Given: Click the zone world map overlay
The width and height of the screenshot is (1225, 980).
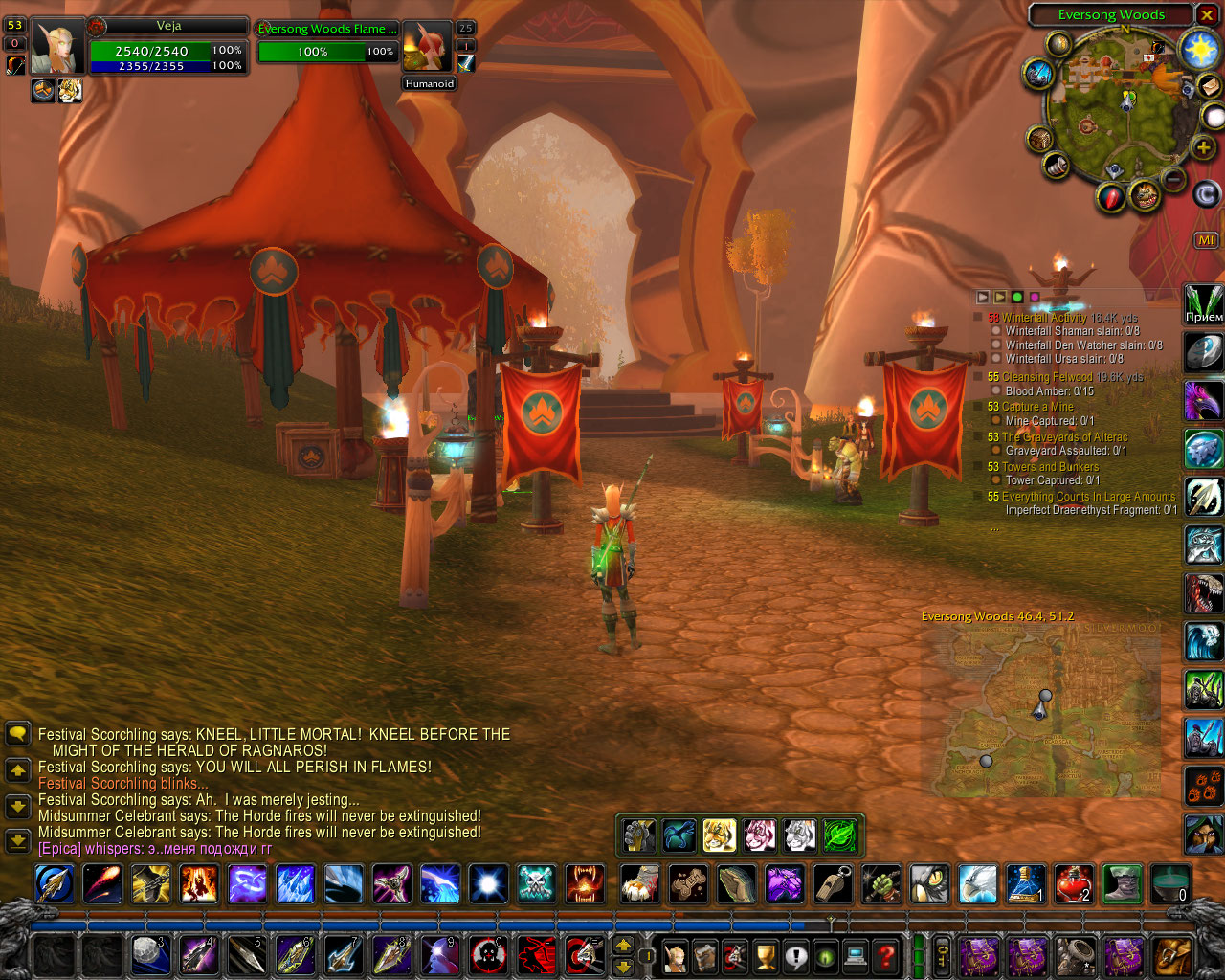Looking at the screenshot, I should [x=1040, y=711].
